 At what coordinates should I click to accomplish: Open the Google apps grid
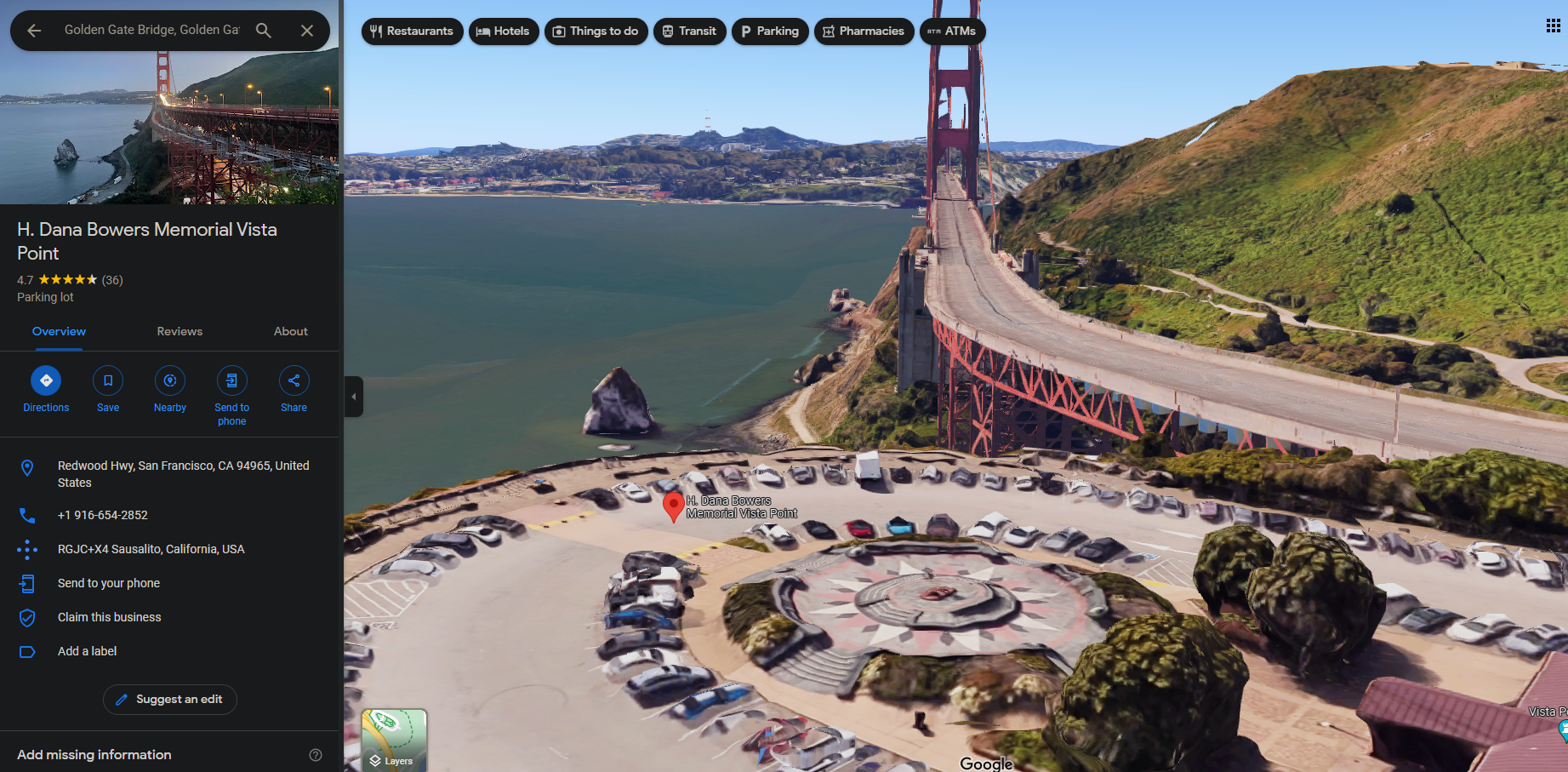[x=1553, y=26]
